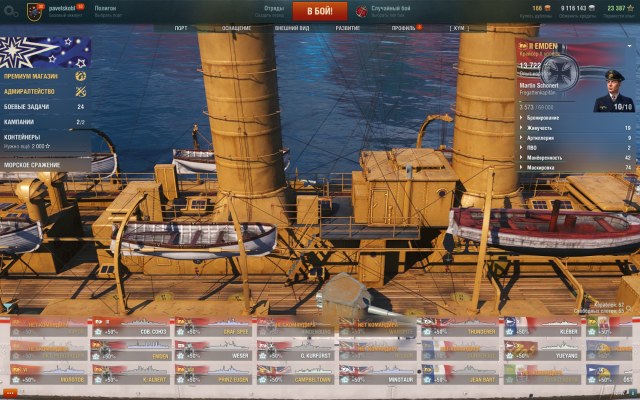Pick the Prinz Eugen ship card
Screen dimensions: 640x400
pos(214,376)
